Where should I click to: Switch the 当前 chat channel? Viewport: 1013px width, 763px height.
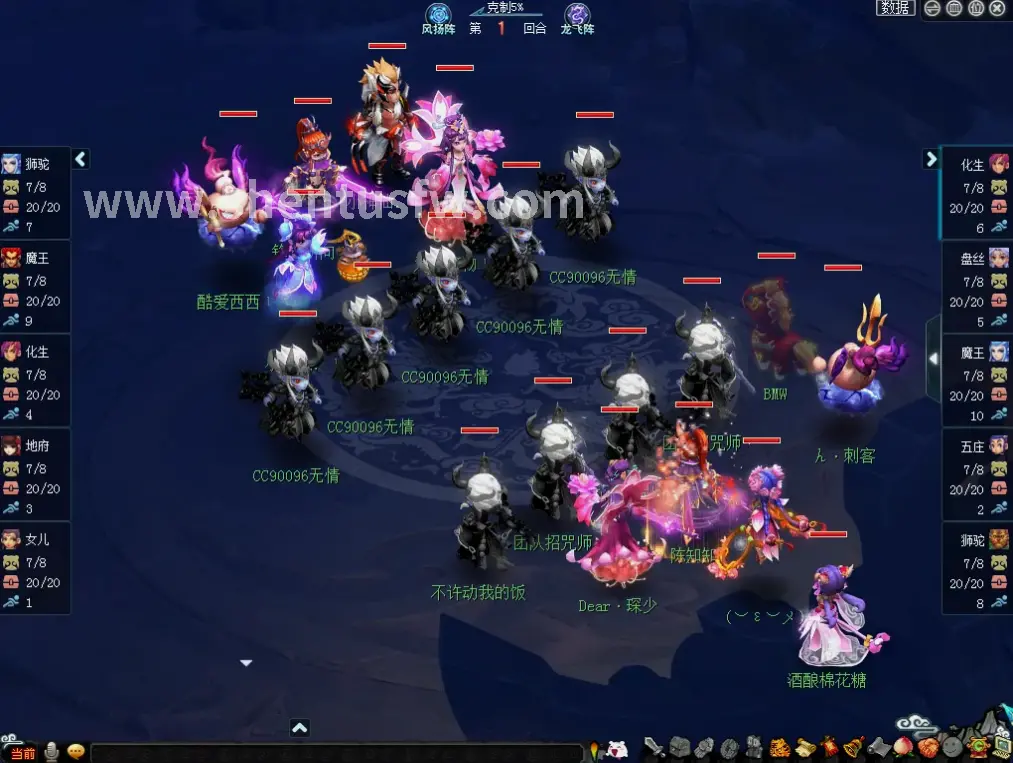22,753
